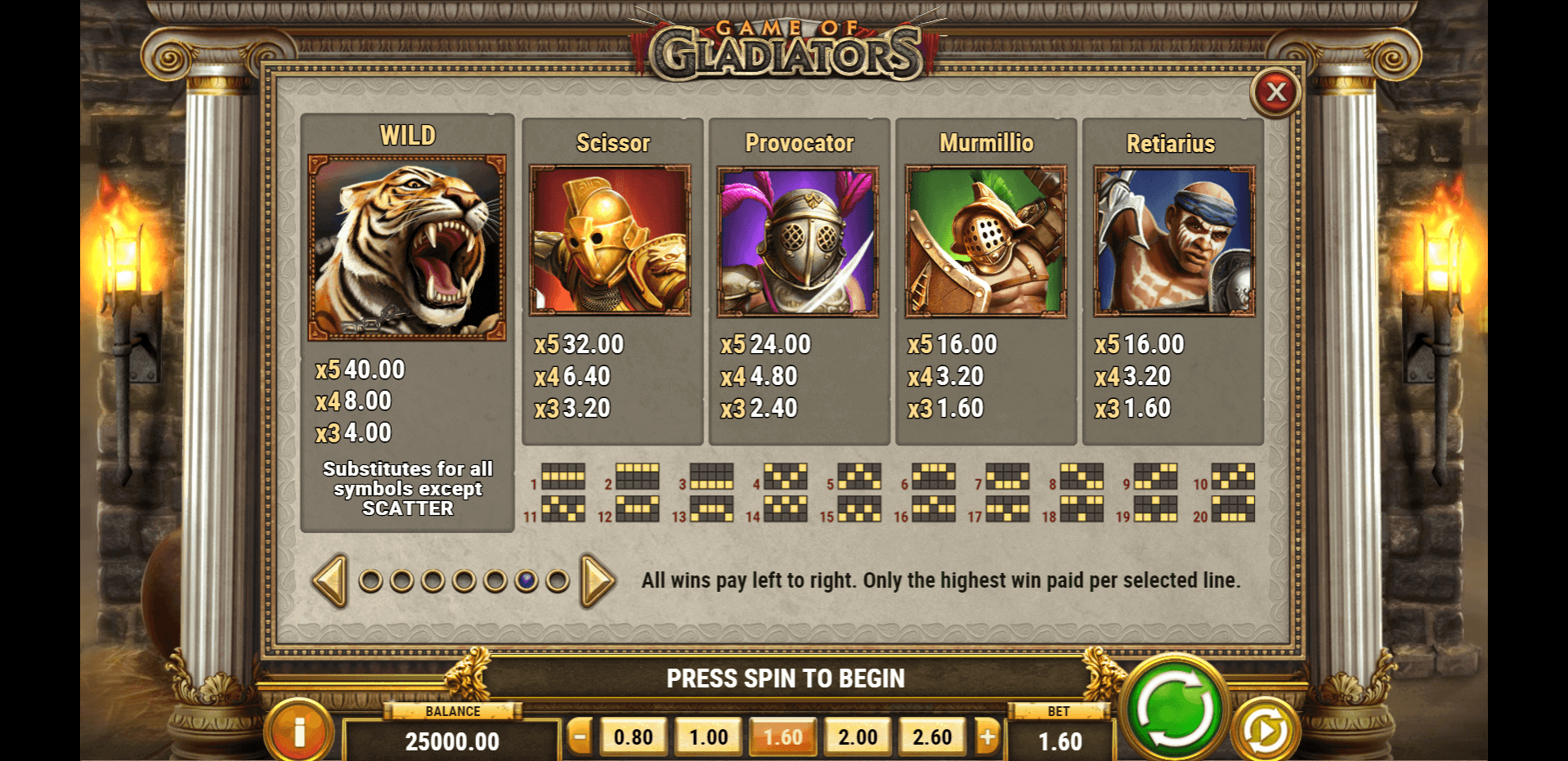Open the autoplay spin options
The height and width of the screenshot is (761, 1568).
(1265, 730)
